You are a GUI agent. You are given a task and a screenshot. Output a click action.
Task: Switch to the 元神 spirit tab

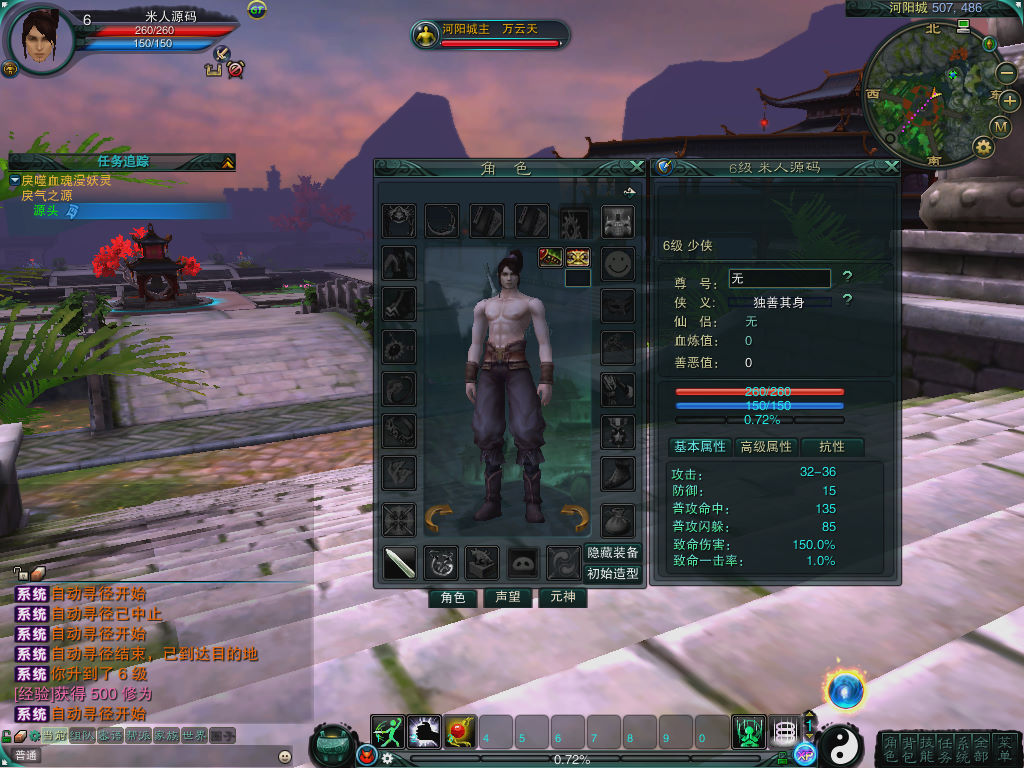pos(561,598)
